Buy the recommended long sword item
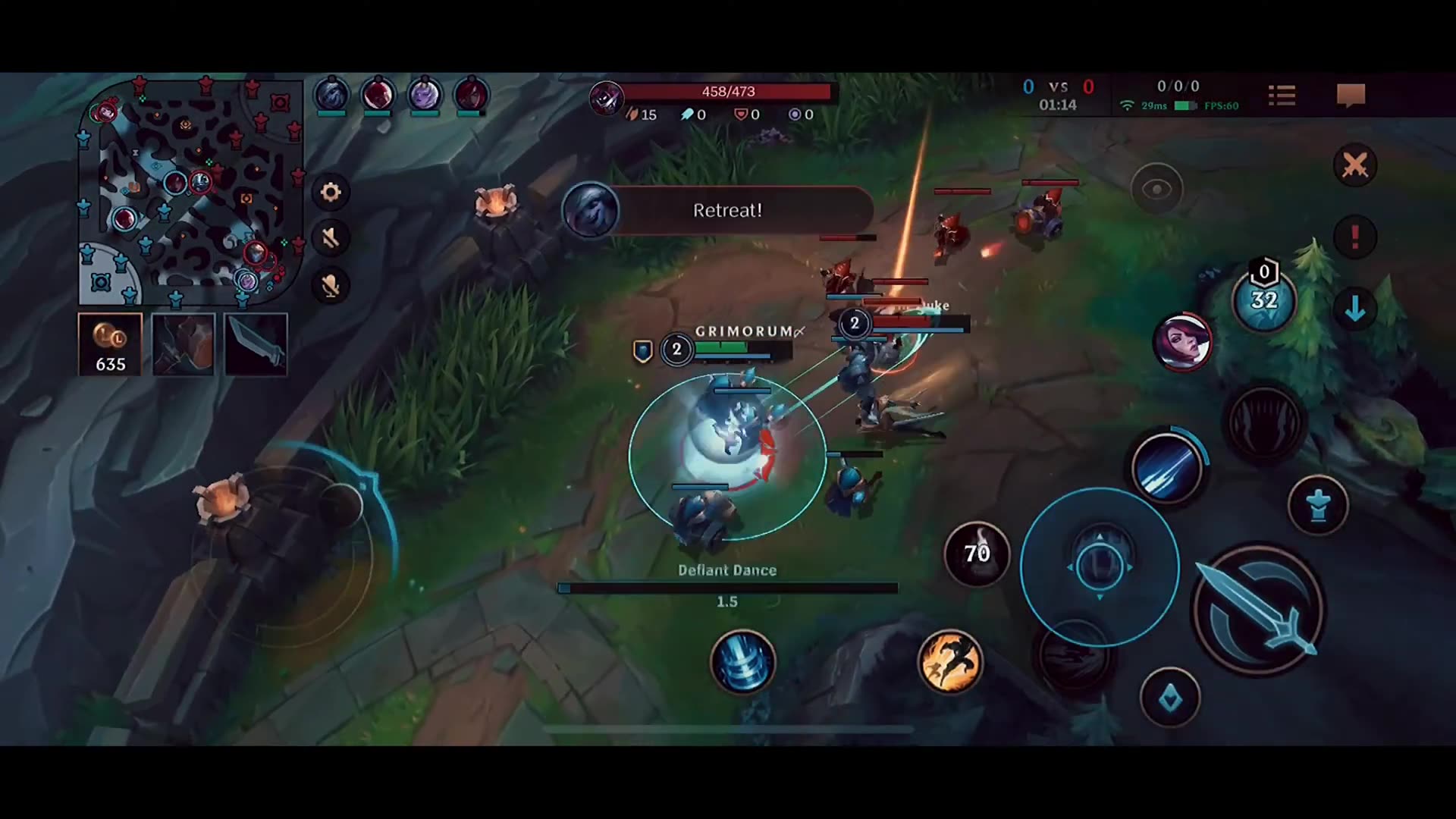Image resolution: width=1456 pixels, height=819 pixels. [256, 345]
